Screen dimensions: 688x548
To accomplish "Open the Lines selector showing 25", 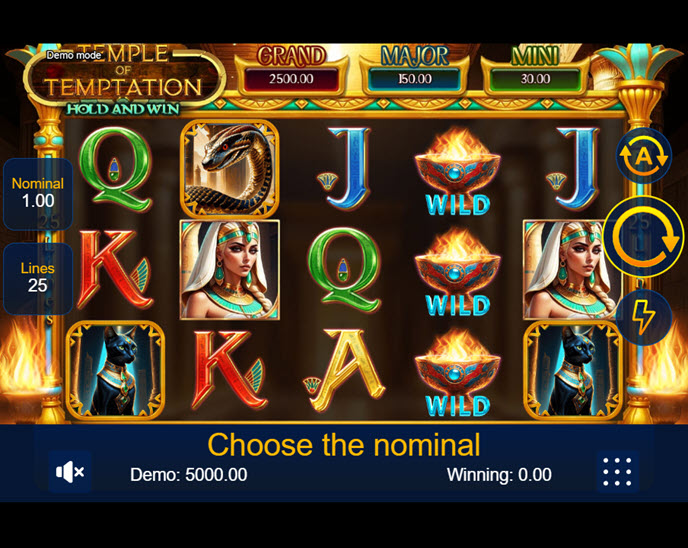I will pyautogui.click(x=38, y=277).
